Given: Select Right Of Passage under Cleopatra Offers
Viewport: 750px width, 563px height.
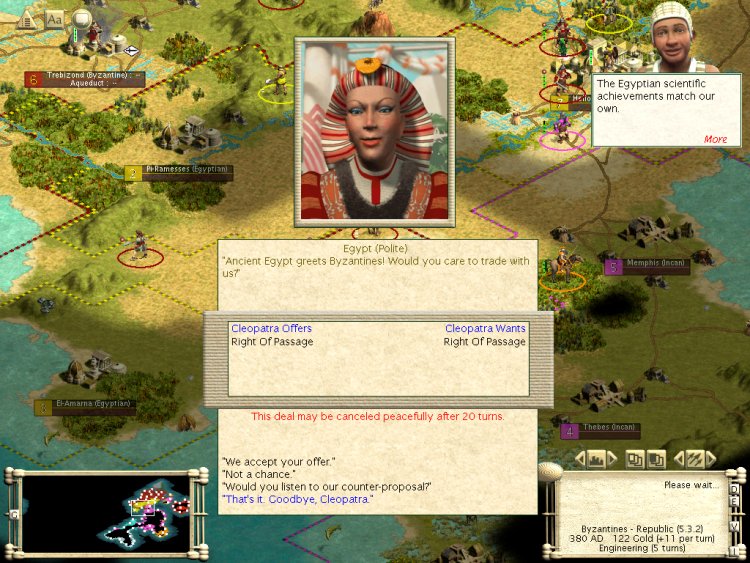Looking at the screenshot, I should [272, 342].
